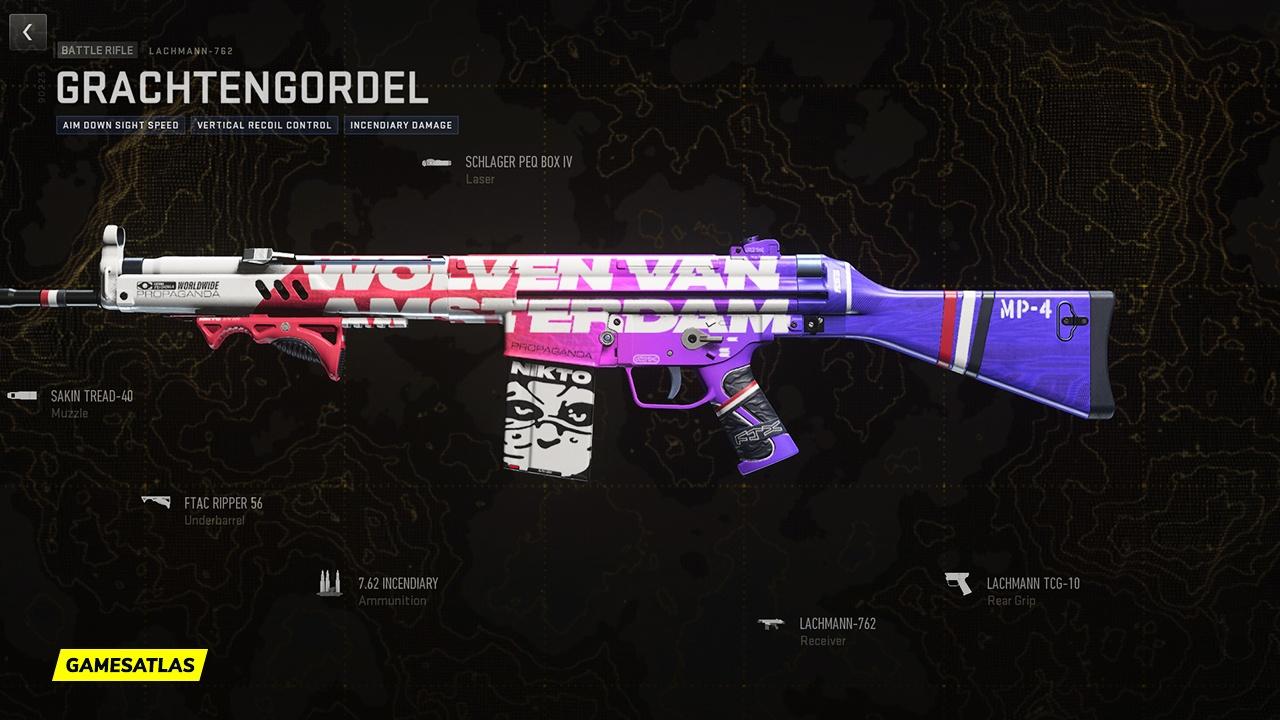
Task: Open the FTAC Ripper 56 underbarrel slot
Action: pyautogui.click(x=222, y=503)
